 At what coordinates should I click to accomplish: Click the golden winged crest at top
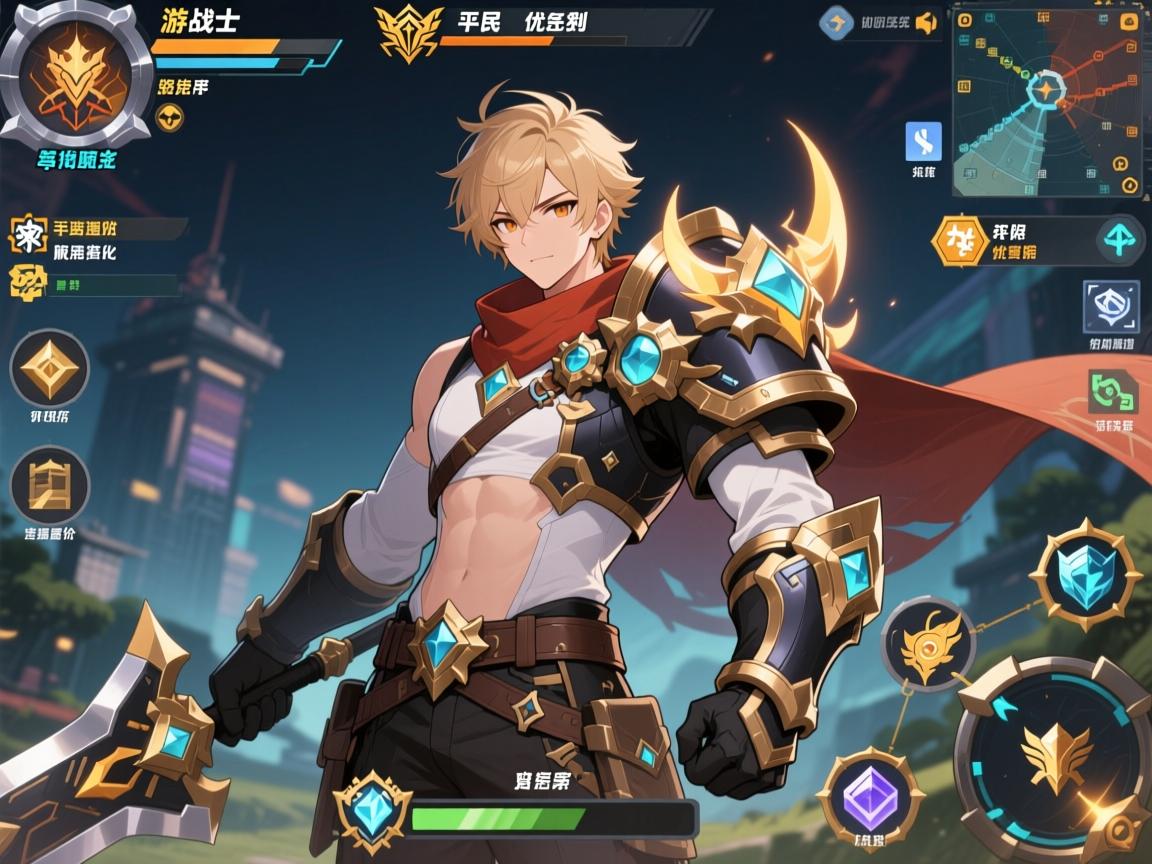click(x=407, y=32)
